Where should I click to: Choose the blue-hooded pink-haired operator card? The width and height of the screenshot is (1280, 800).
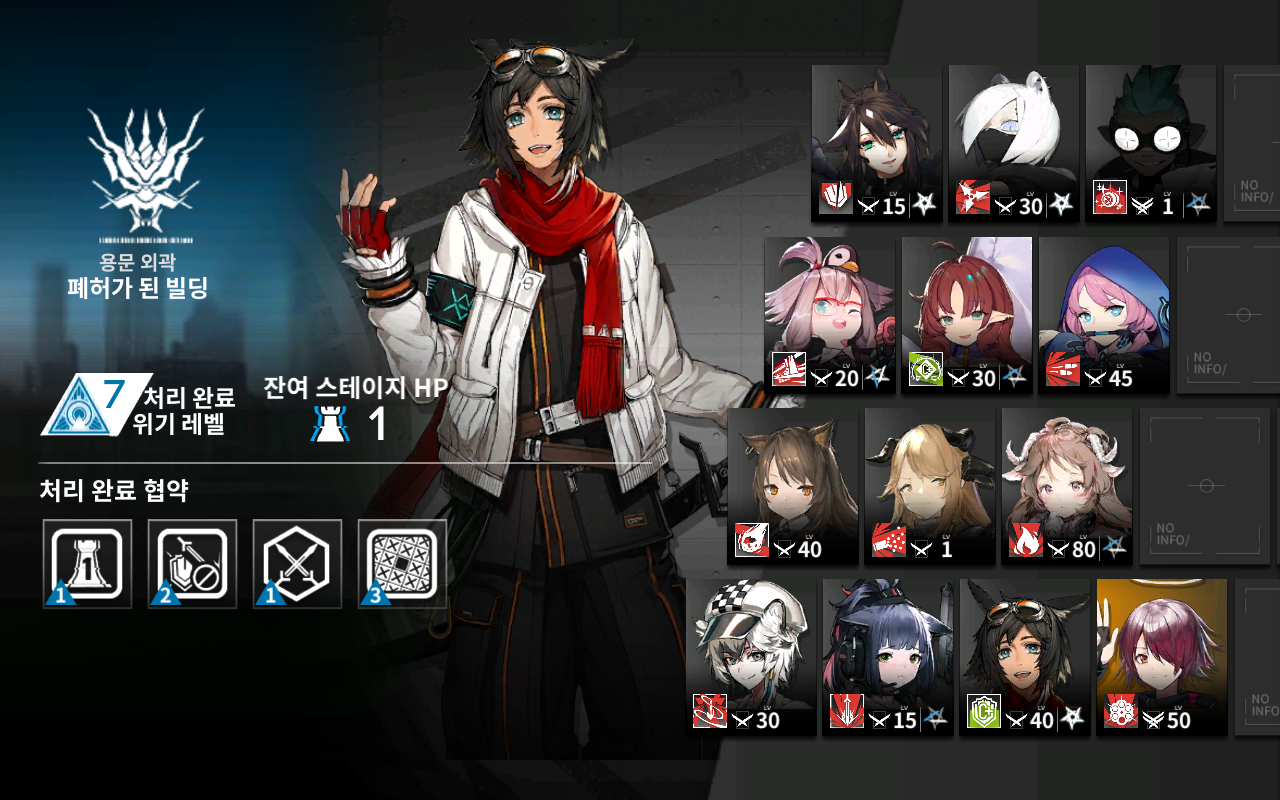pos(1103,314)
